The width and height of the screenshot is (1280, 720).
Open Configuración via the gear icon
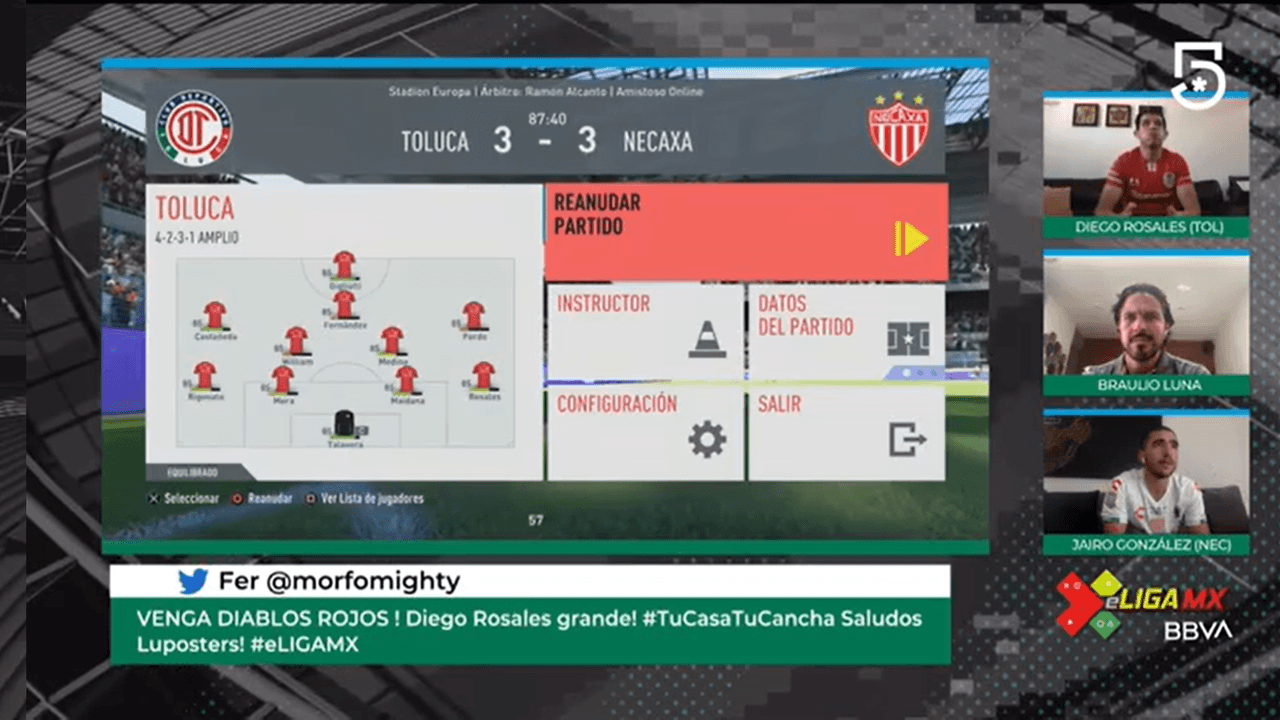tap(707, 438)
